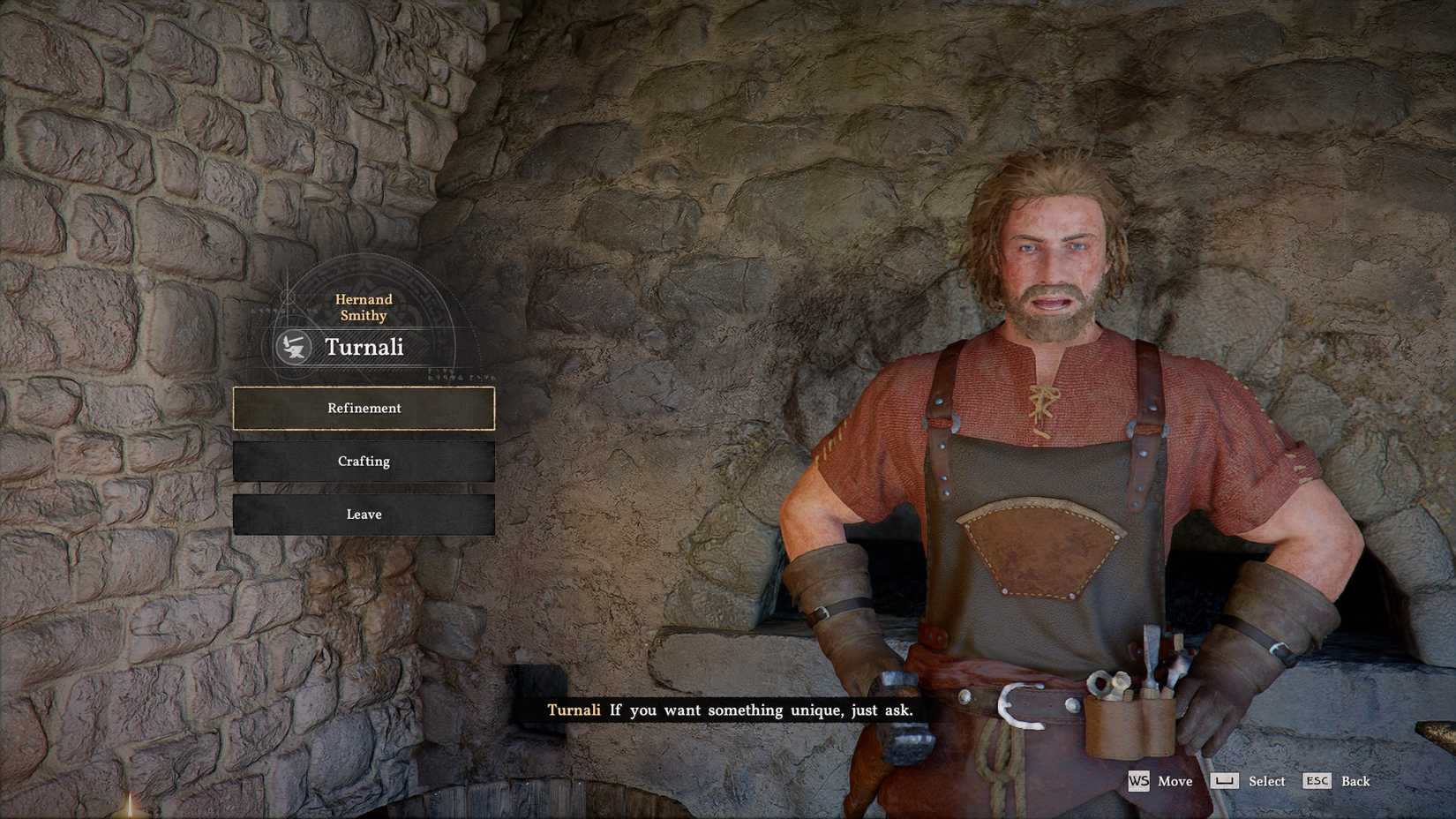Select the highlighted Refinement menu entry
Image resolution: width=1456 pixels, height=819 pixels.
coord(364,409)
